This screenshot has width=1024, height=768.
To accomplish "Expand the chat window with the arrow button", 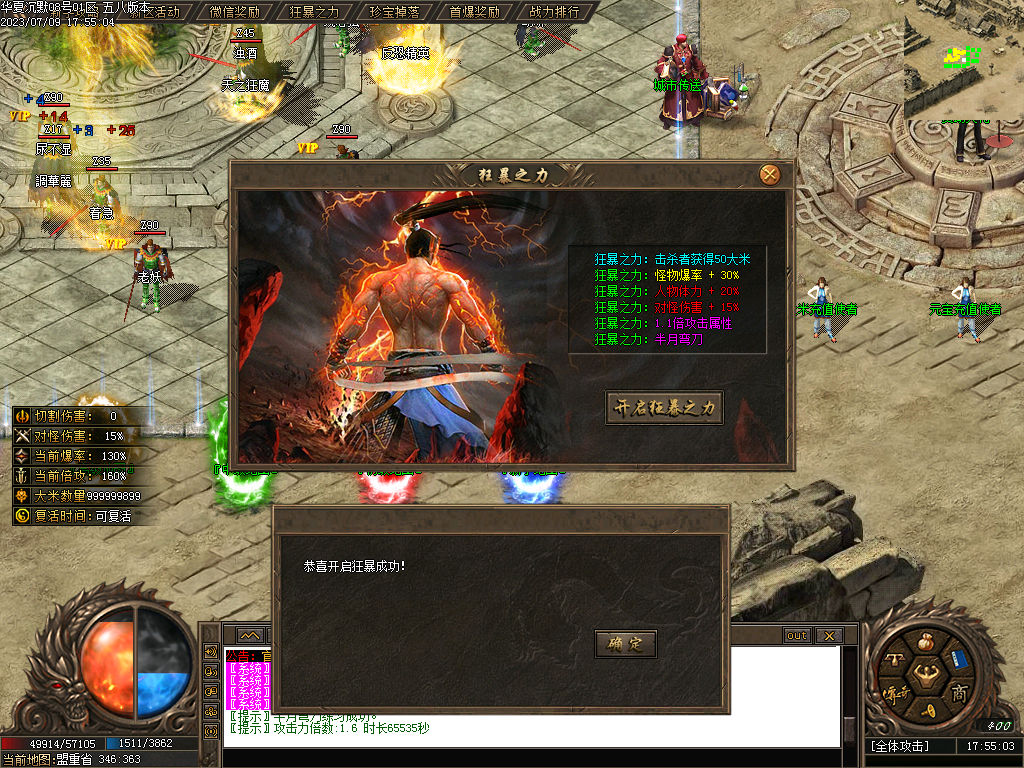I will [249, 636].
